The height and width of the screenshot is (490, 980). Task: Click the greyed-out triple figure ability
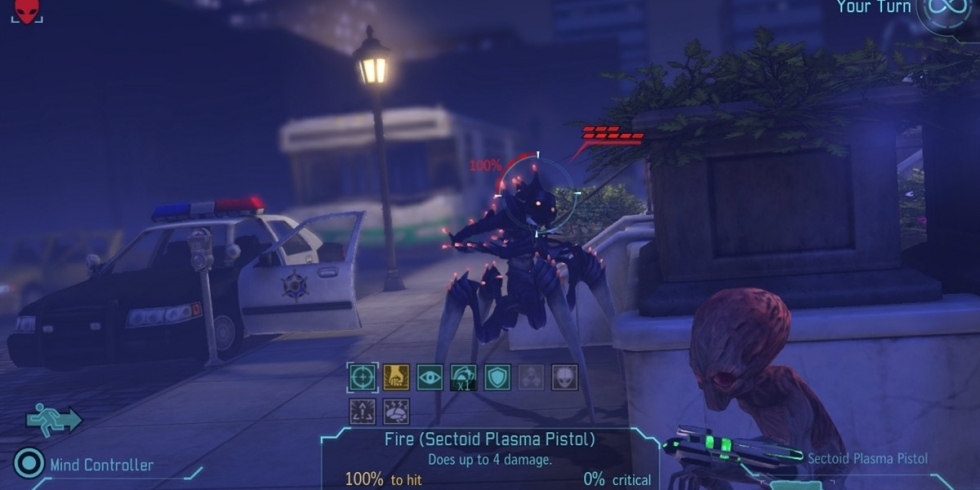point(531,377)
